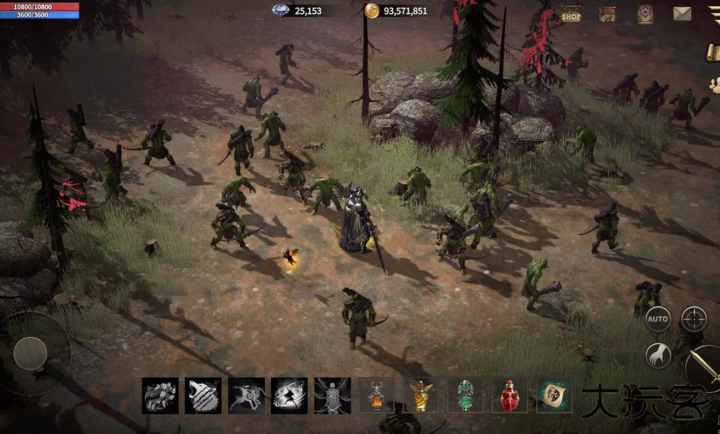Use the scroll item in the hotbar
720x434 pixels.
(x=553, y=396)
